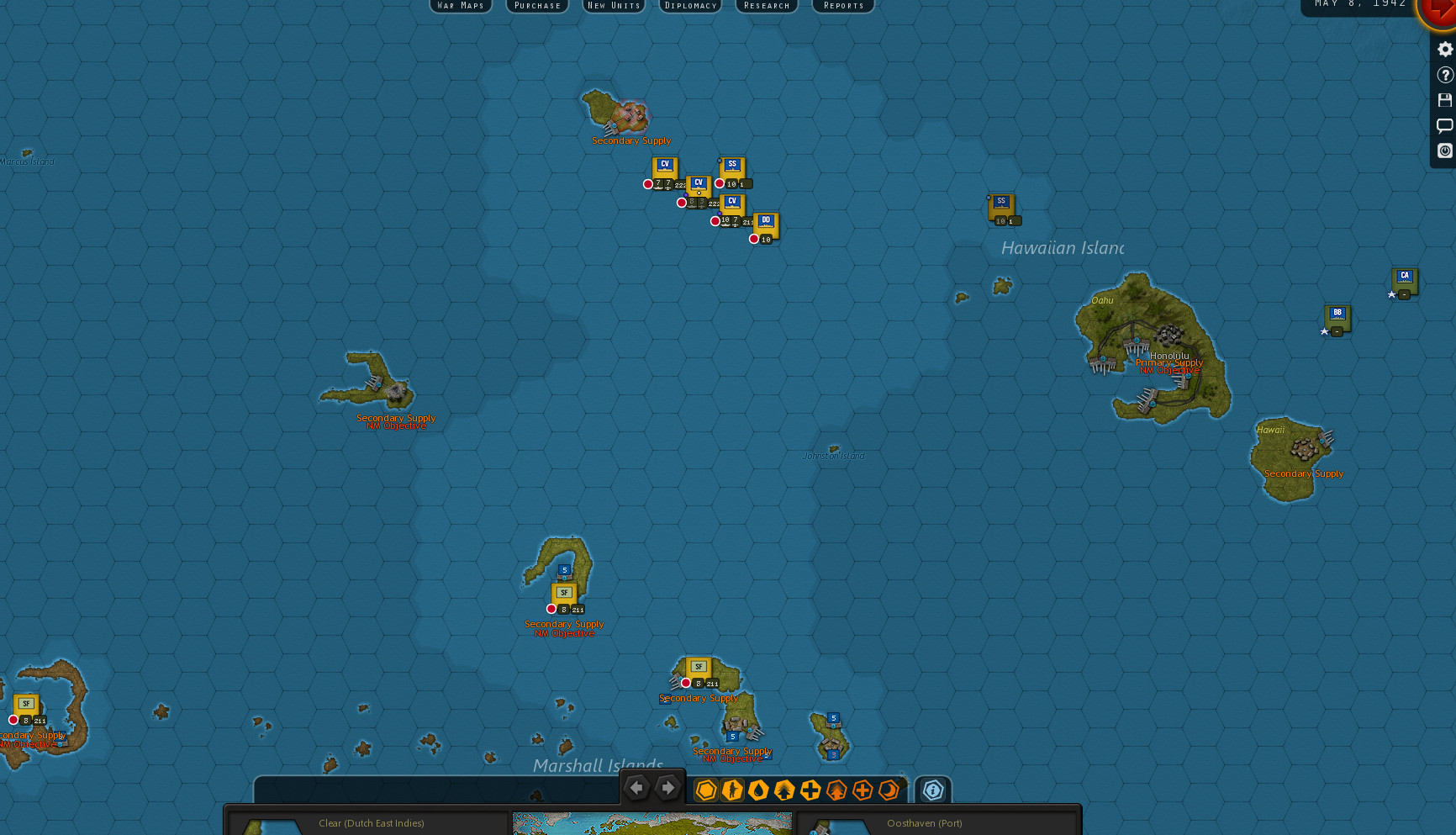This screenshot has width=1456, height=835.
Task: Select the soldier unit filter hex icon
Action: (x=731, y=790)
